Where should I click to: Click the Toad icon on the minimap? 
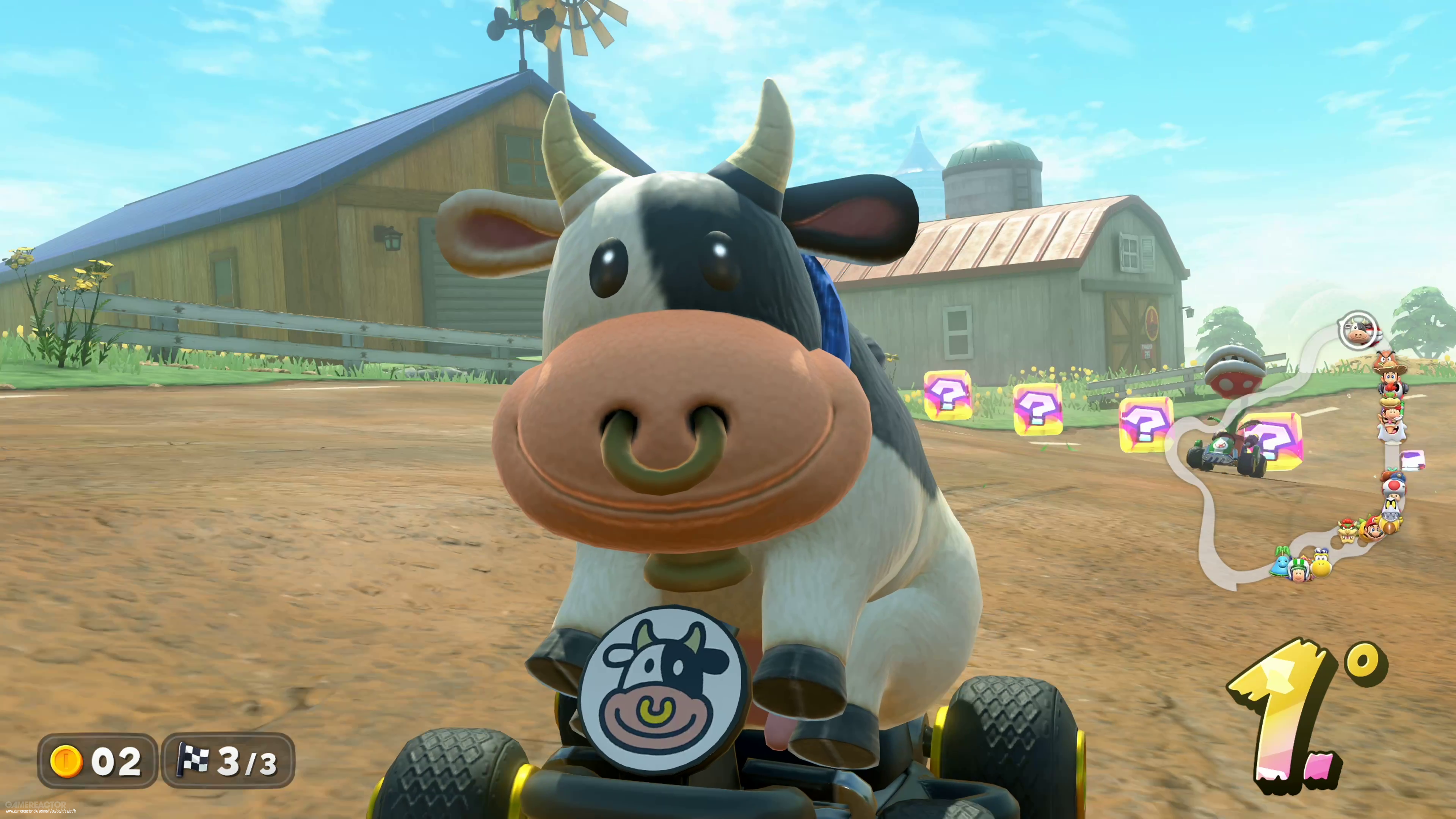[1393, 487]
